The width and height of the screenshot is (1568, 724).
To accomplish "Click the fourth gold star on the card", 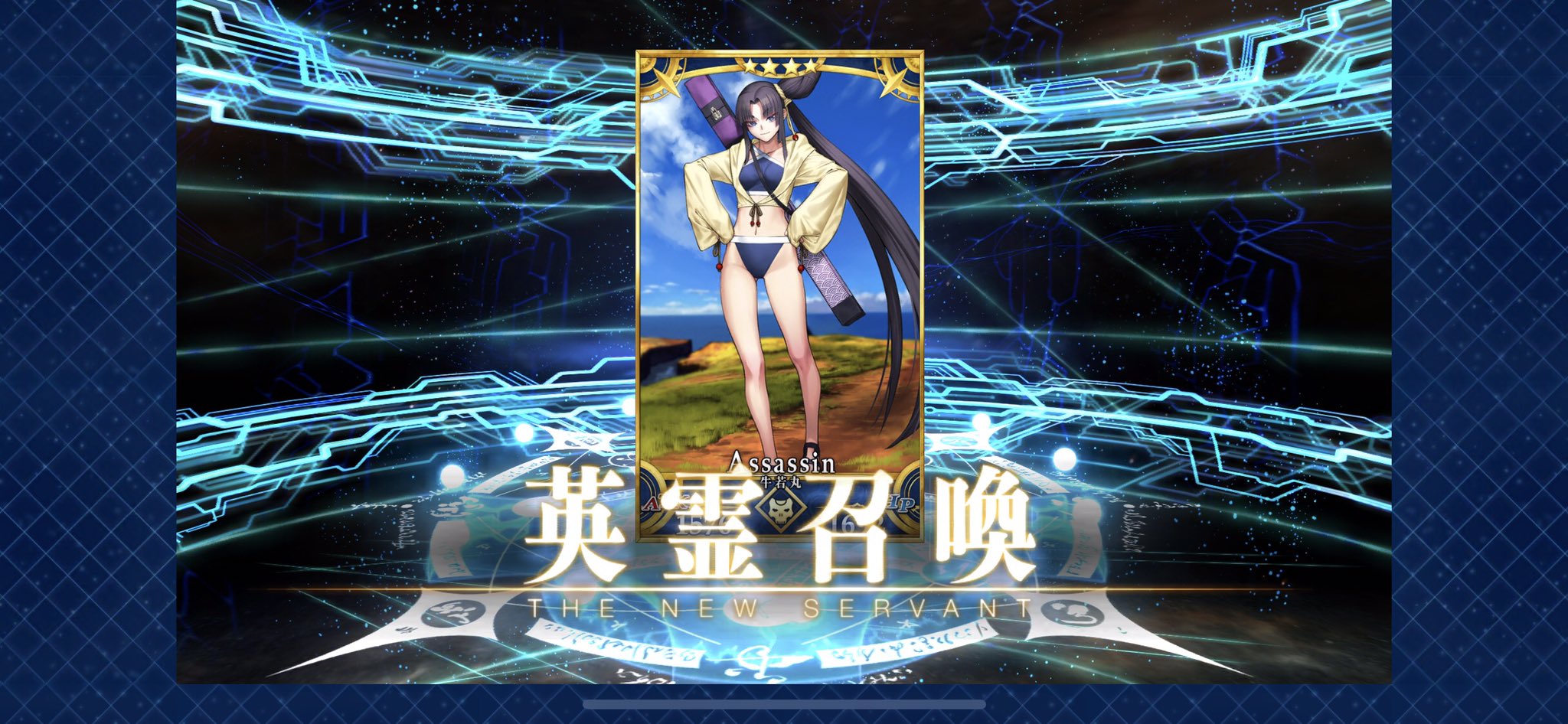I will pyautogui.click(x=812, y=67).
